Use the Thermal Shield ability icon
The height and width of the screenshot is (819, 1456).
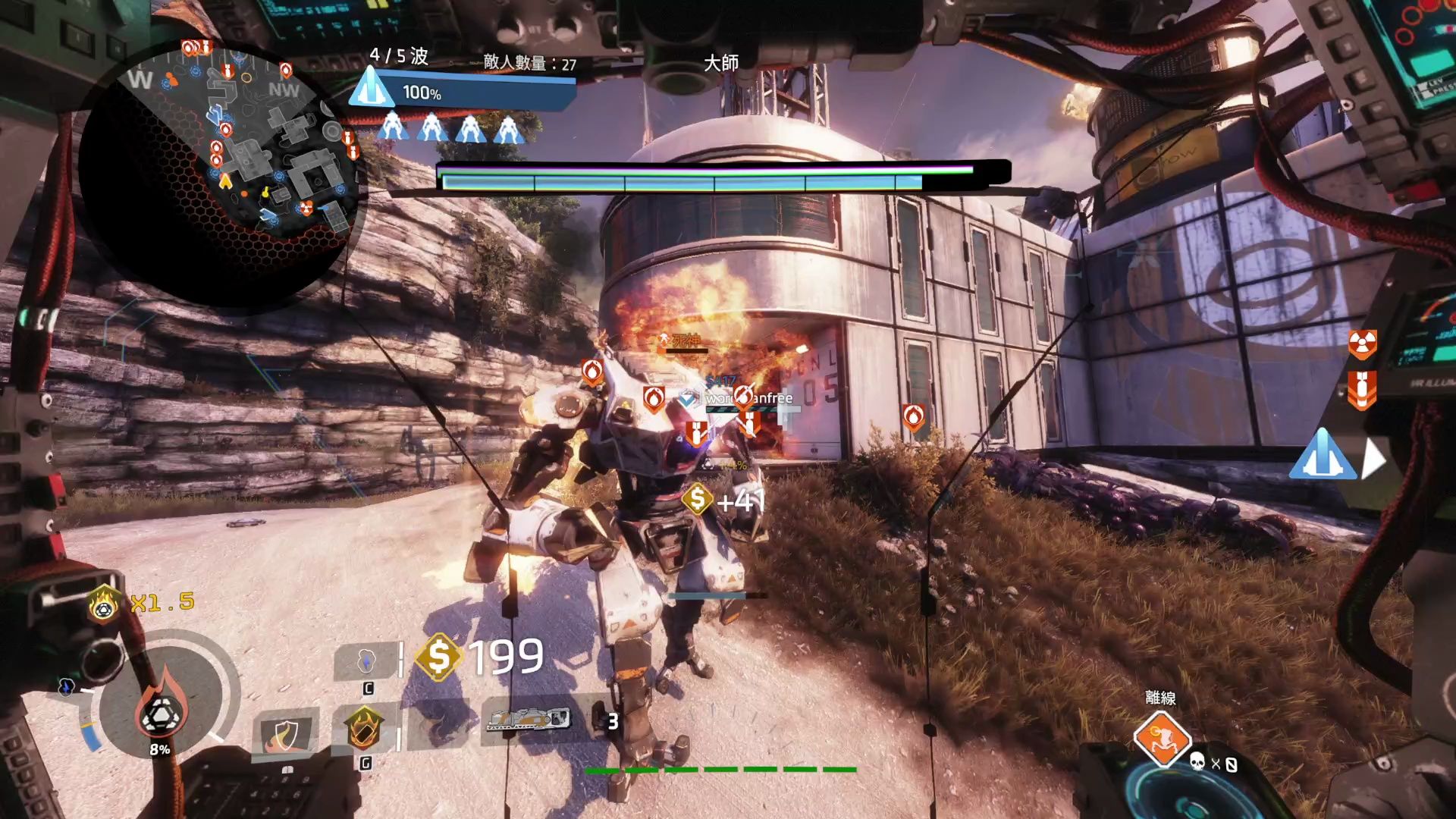pos(282,734)
